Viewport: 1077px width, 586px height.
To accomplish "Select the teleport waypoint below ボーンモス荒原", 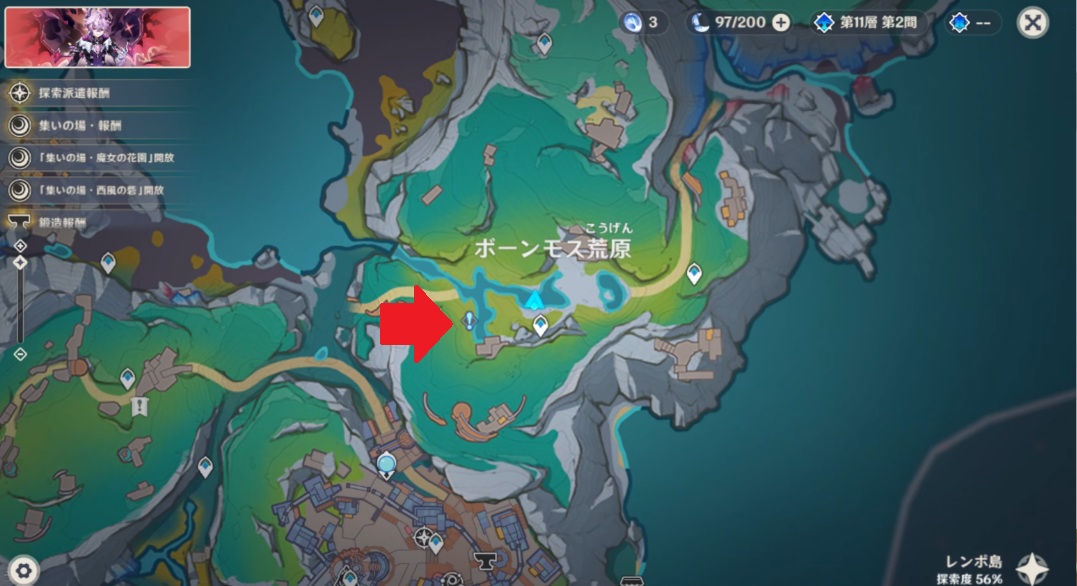I will 540,324.
